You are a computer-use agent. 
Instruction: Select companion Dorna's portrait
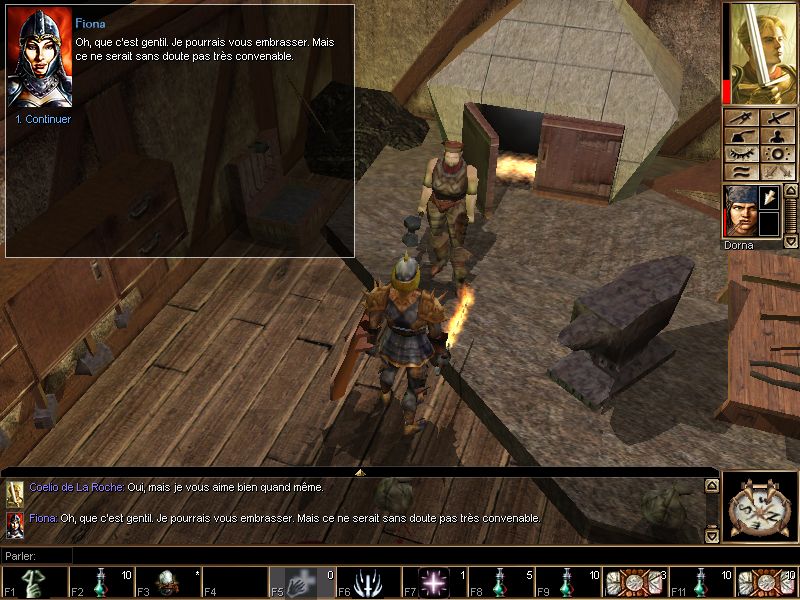[739, 211]
